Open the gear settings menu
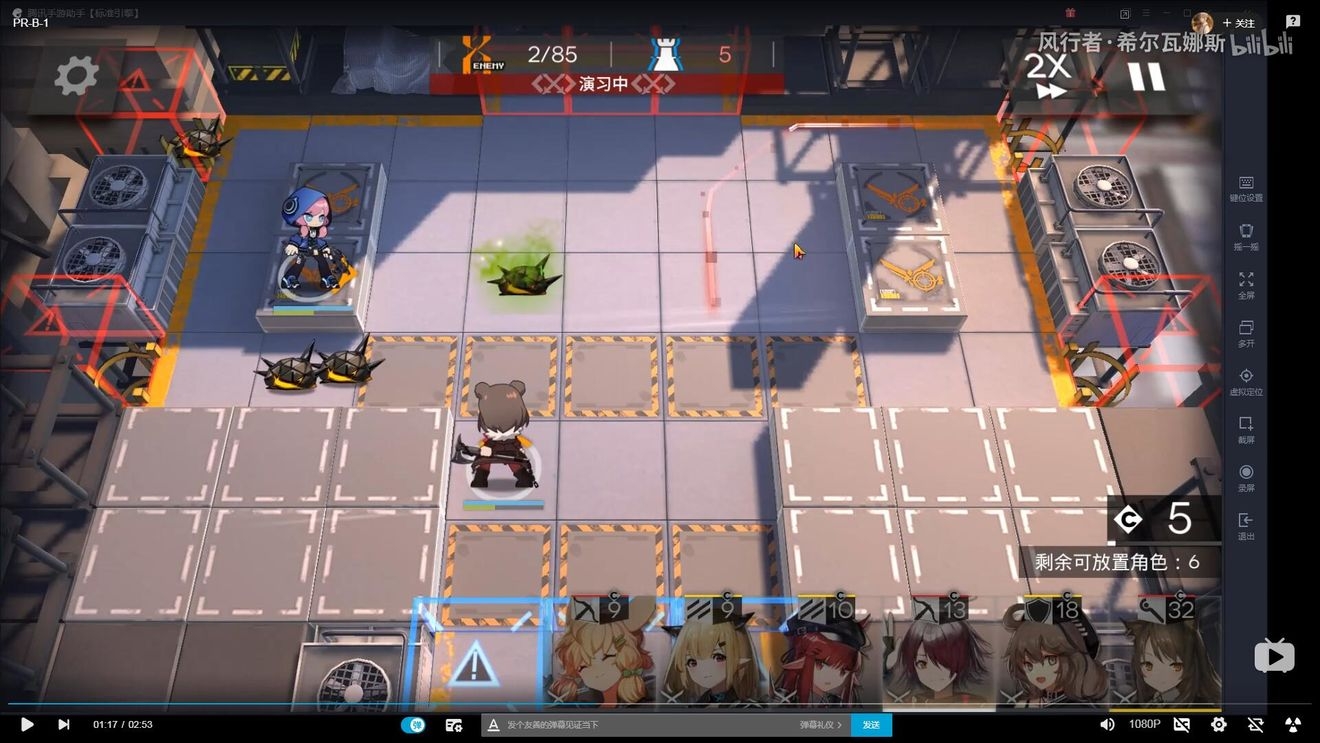The width and height of the screenshot is (1320, 743). 76,75
